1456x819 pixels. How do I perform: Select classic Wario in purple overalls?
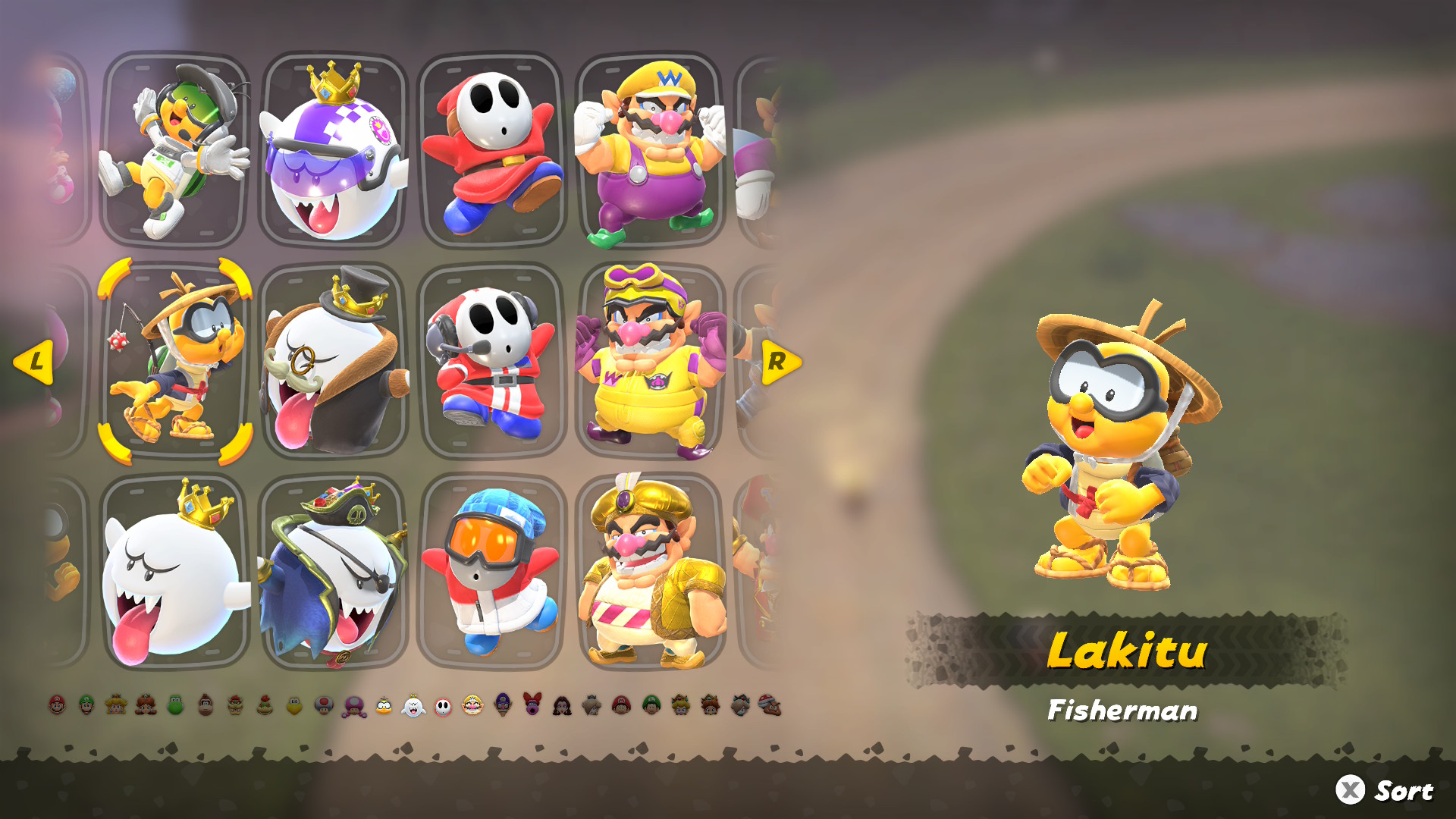pos(650,149)
